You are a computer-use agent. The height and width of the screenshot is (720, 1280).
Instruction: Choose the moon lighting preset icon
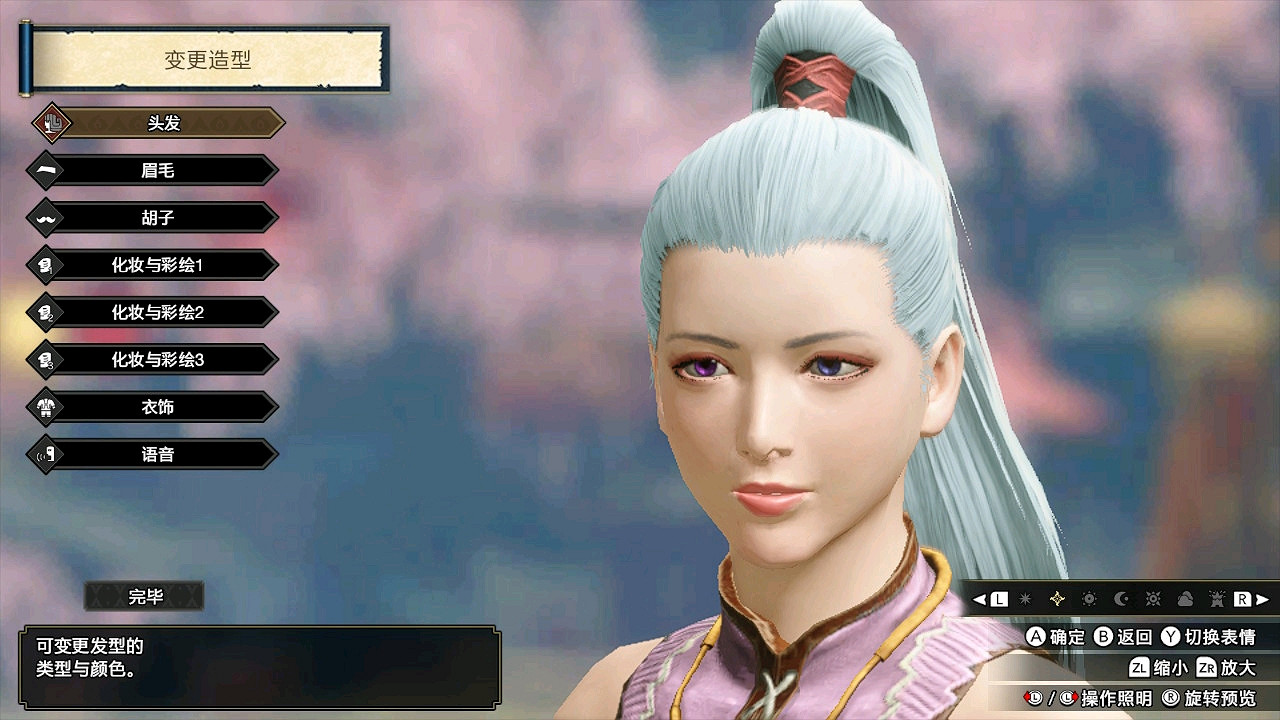(x=1120, y=598)
